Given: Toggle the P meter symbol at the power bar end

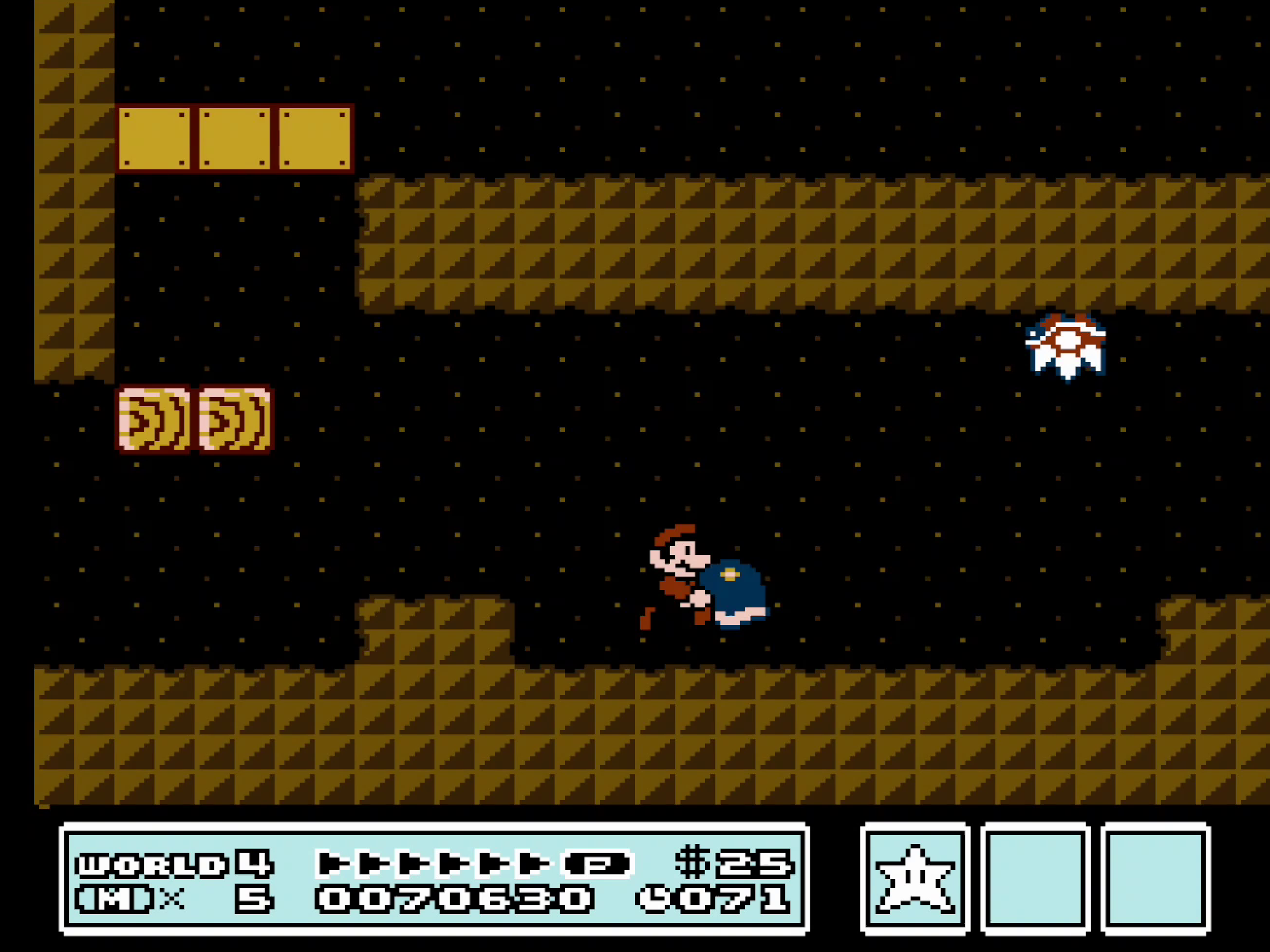Looking at the screenshot, I should (x=597, y=863).
